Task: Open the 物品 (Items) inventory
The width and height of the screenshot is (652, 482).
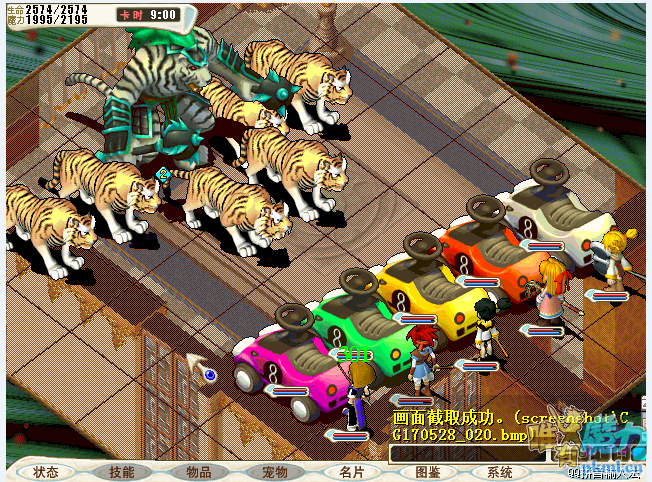Action: coord(198,472)
